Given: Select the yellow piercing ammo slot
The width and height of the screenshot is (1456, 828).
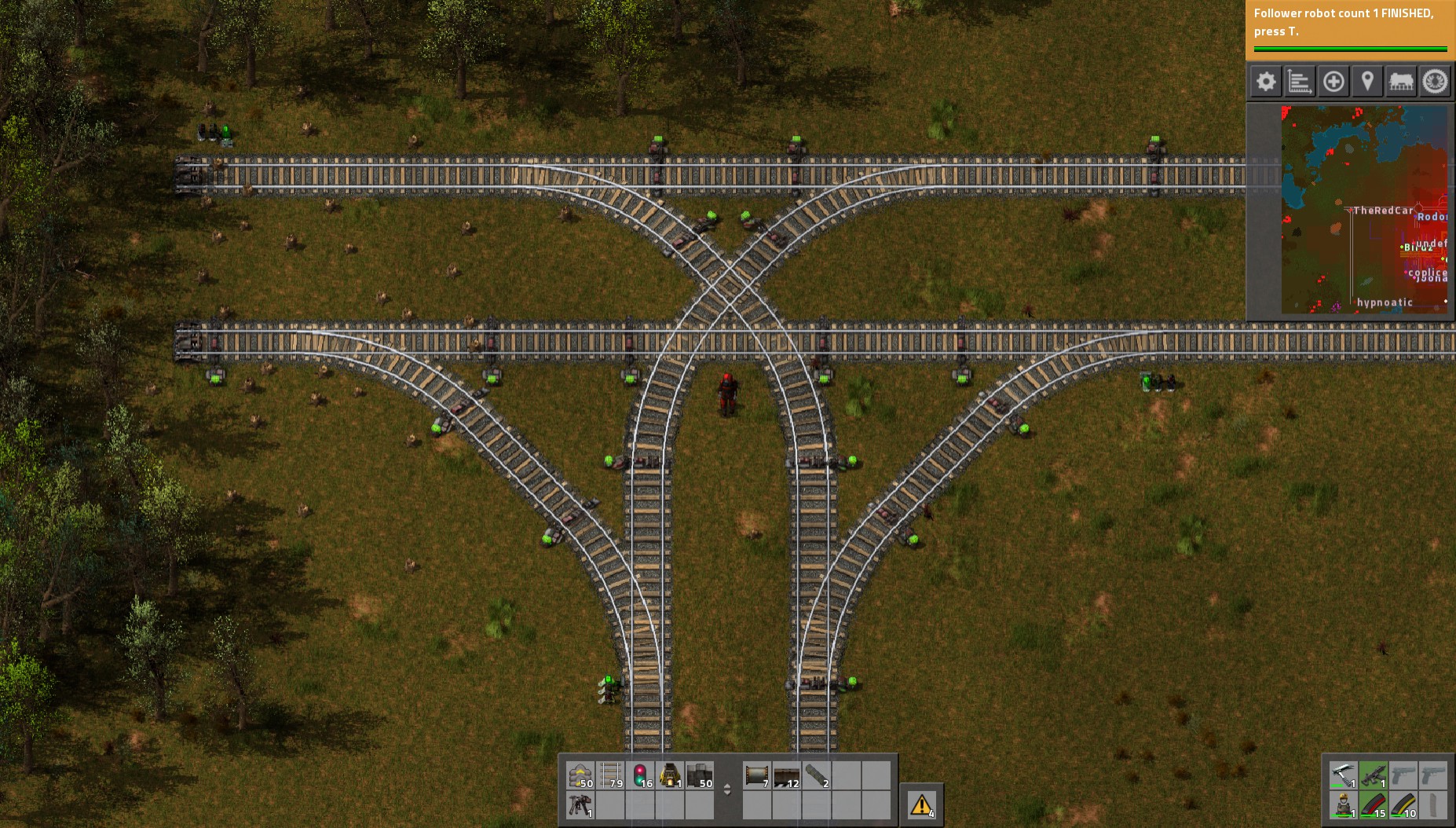Looking at the screenshot, I should tap(1403, 805).
